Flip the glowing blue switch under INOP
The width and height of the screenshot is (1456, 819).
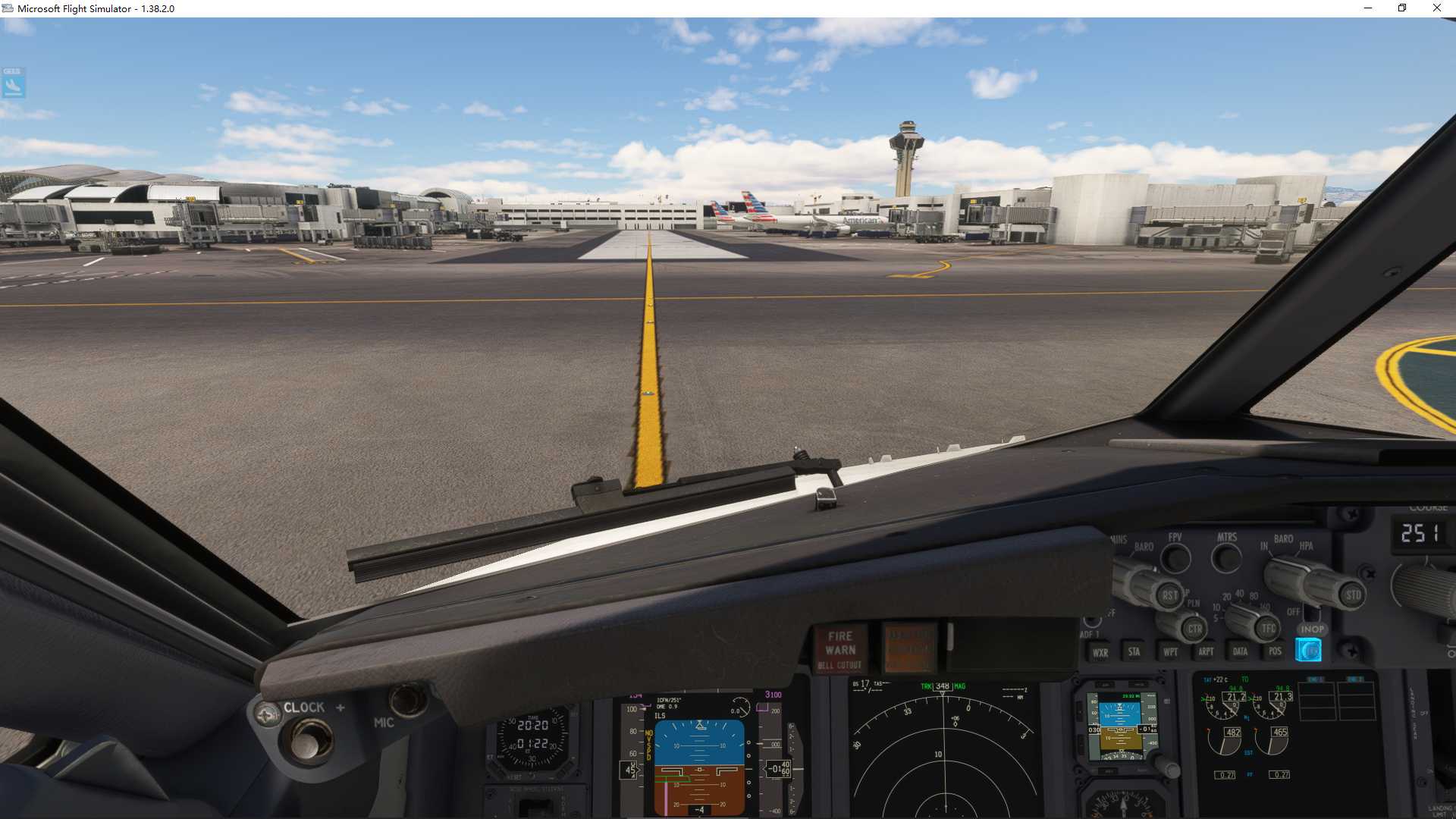[x=1309, y=650]
